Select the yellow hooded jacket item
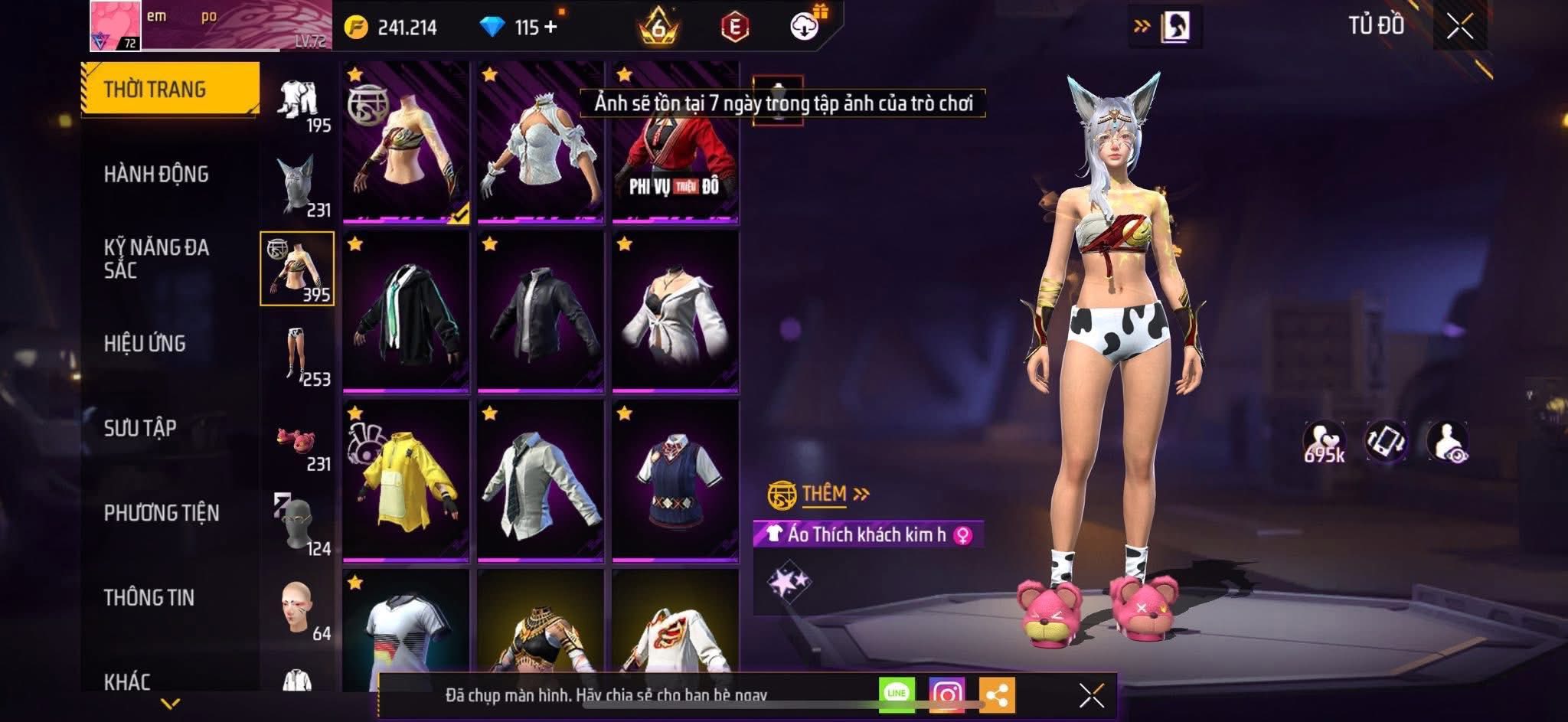Viewport: 1568px width, 722px height. pyautogui.click(x=406, y=481)
